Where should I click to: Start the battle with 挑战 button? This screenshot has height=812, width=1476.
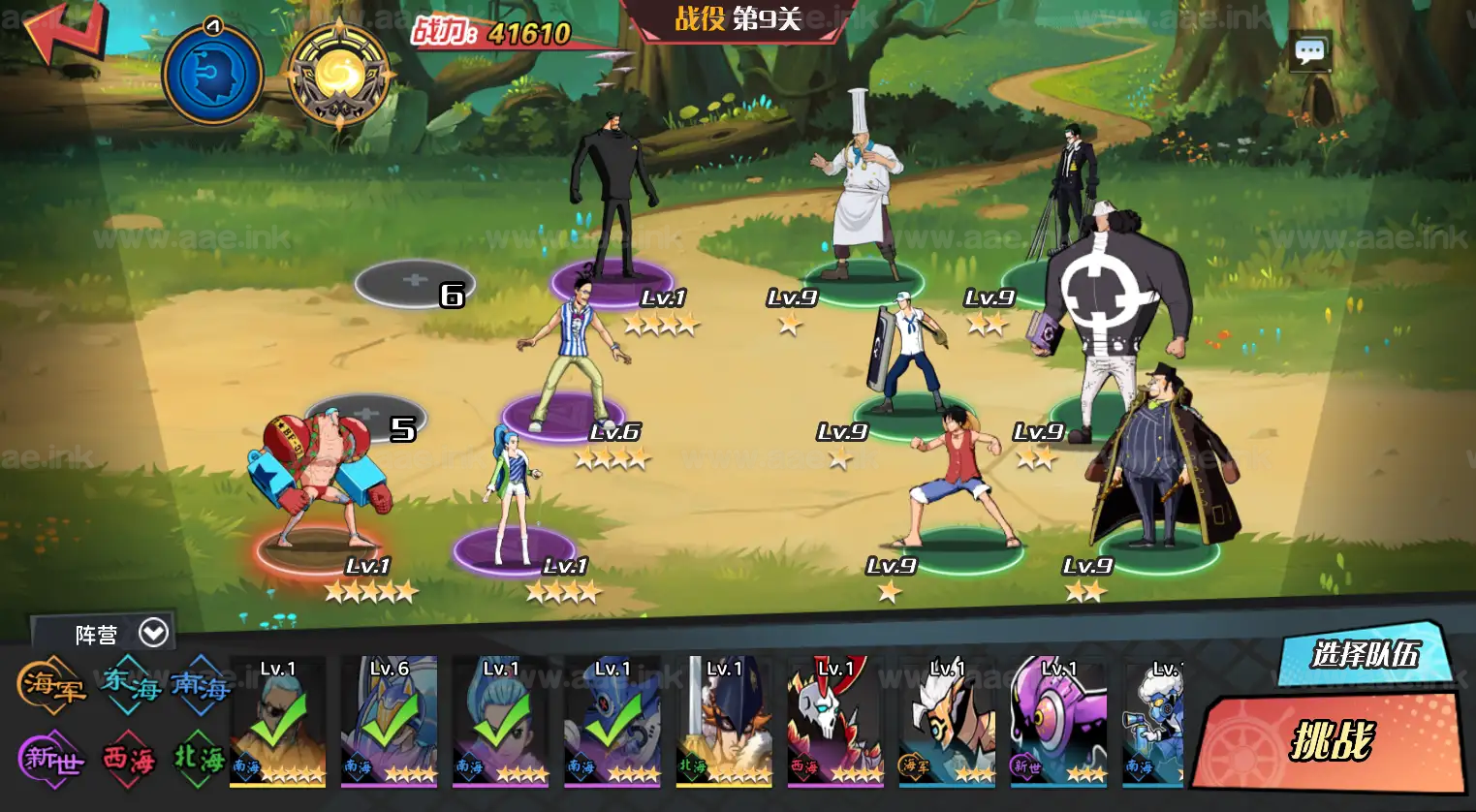tap(1330, 741)
